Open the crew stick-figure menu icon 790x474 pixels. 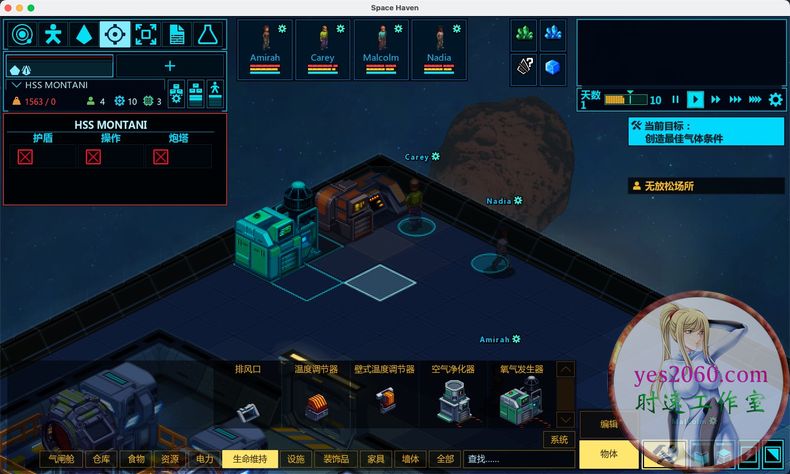click(x=53, y=35)
